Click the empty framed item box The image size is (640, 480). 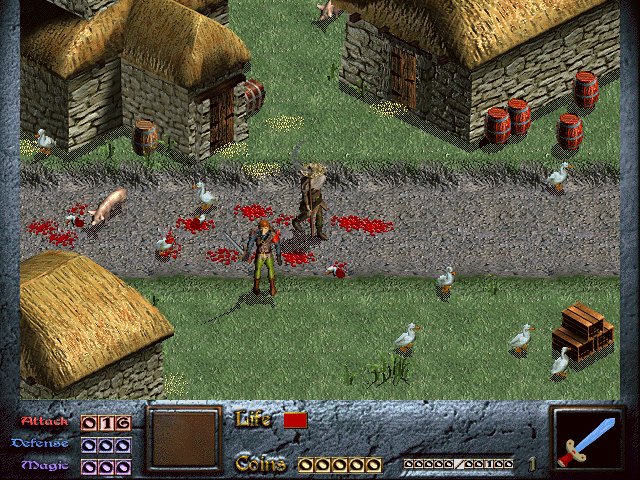[x=183, y=439]
